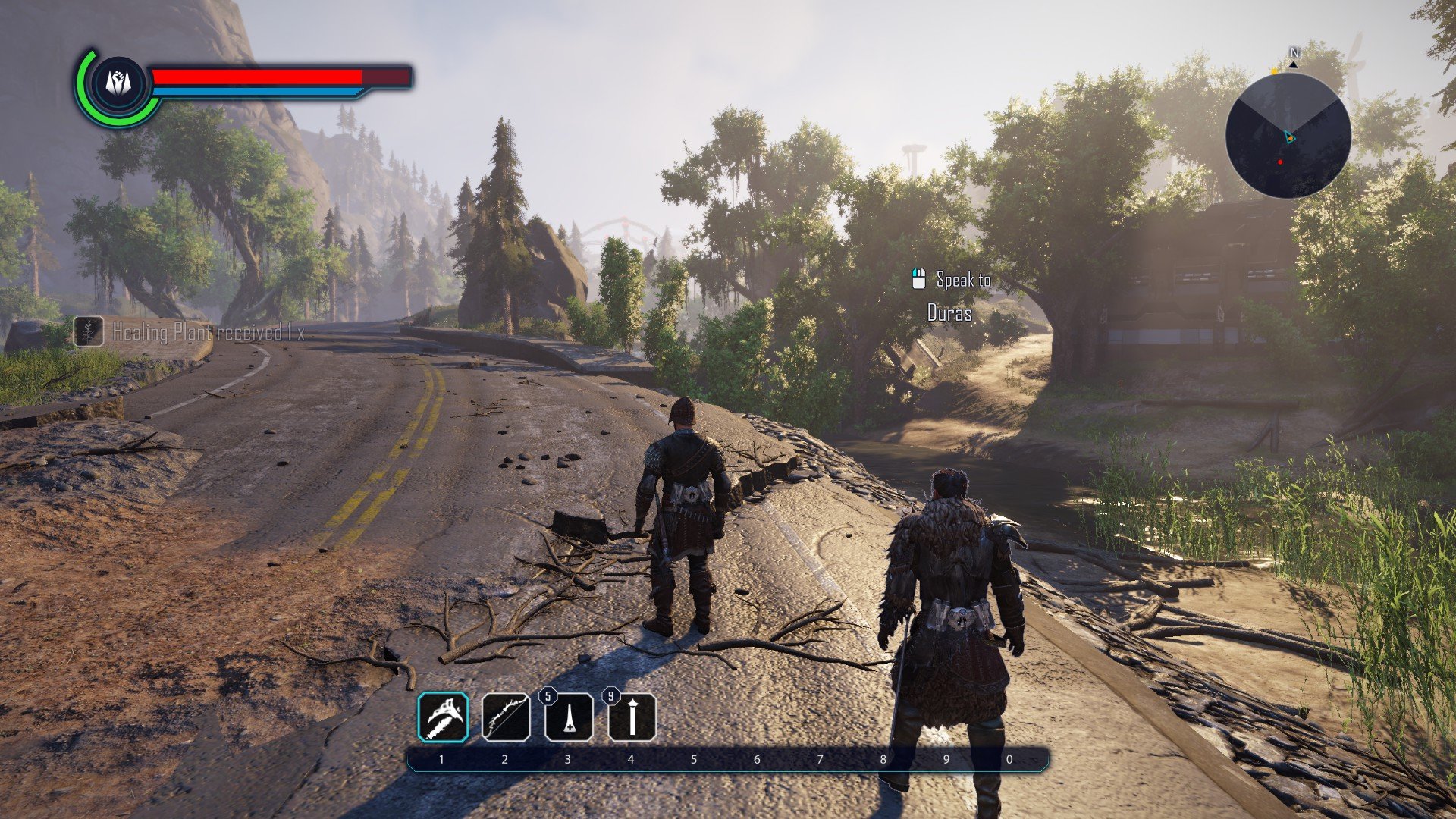The image size is (1456, 819).
Task: Click the faction emblem beside the health bar
Action: click(116, 82)
